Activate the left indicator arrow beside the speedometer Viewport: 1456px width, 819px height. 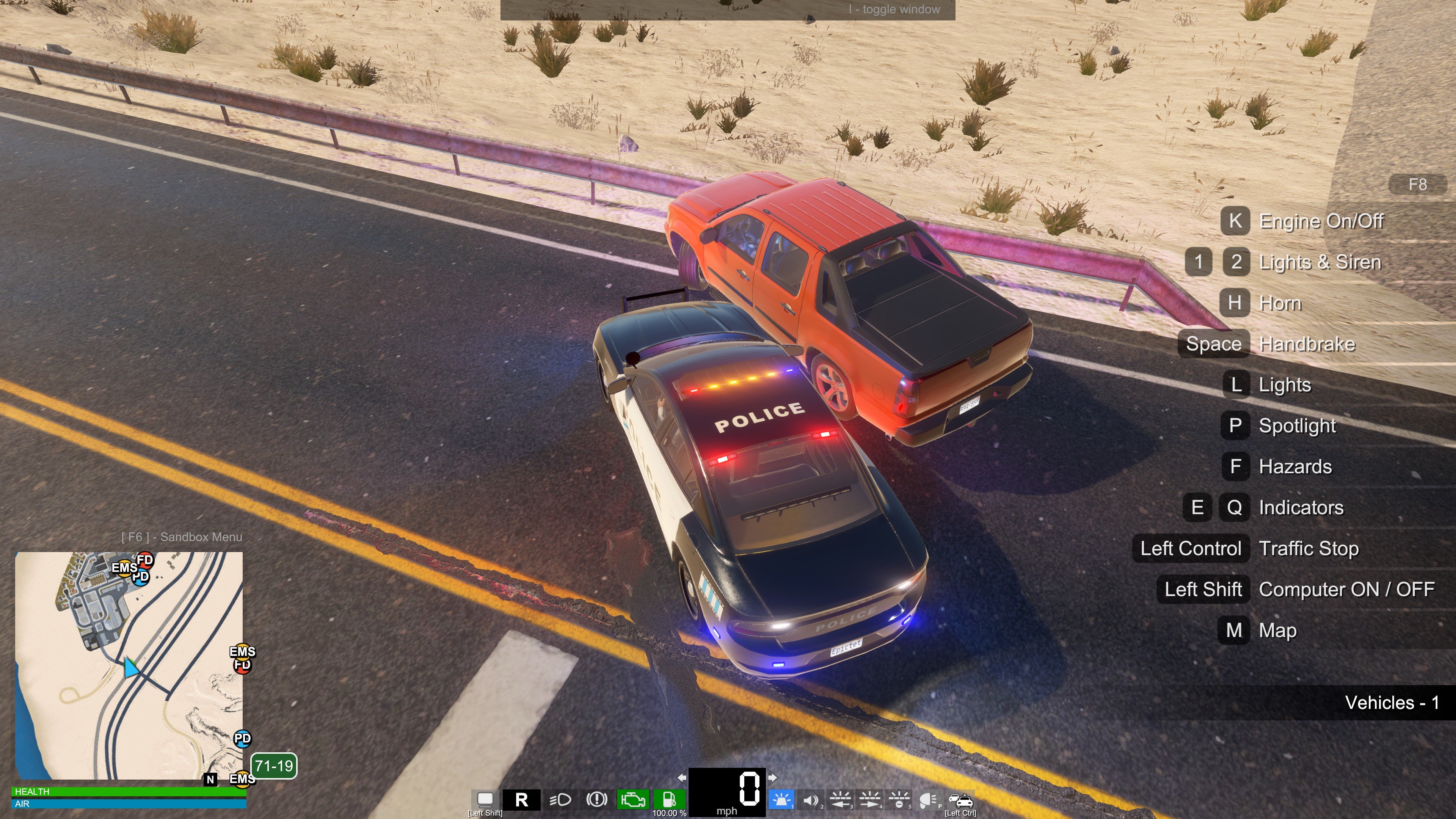click(682, 778)
